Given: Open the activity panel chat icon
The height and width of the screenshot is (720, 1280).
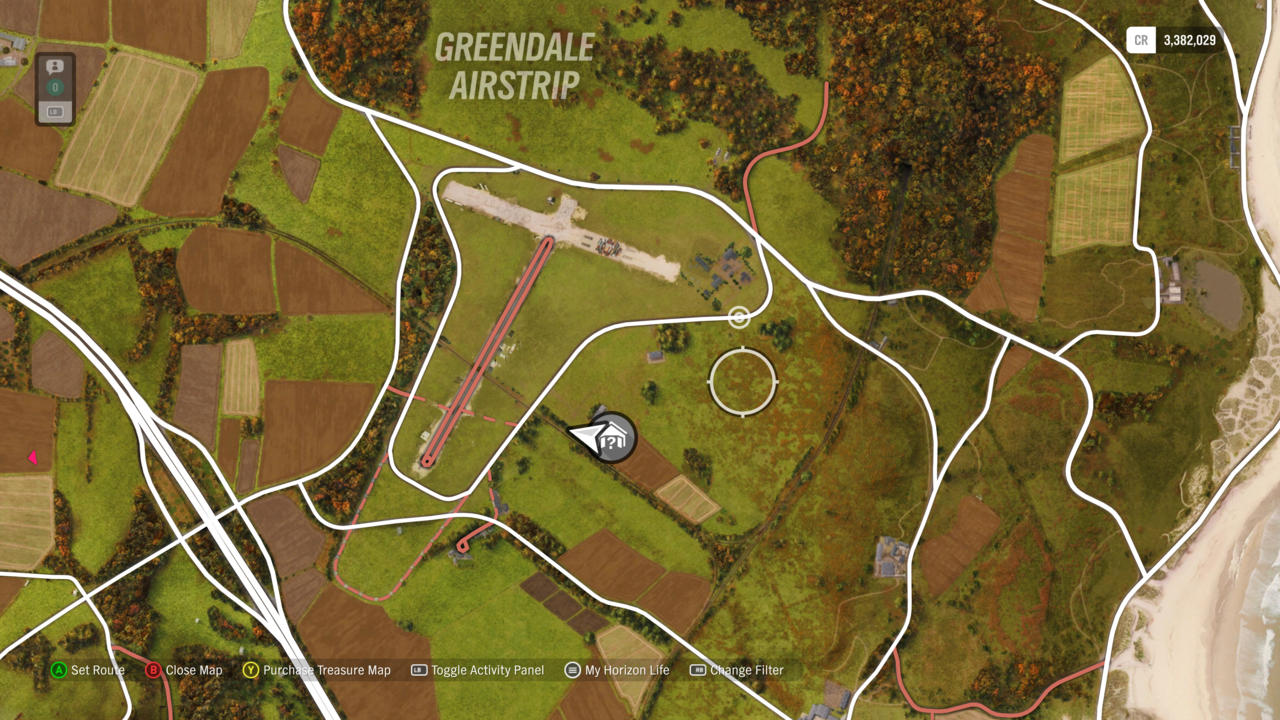Looking at the screenshot, I should (x=55, y=67).
